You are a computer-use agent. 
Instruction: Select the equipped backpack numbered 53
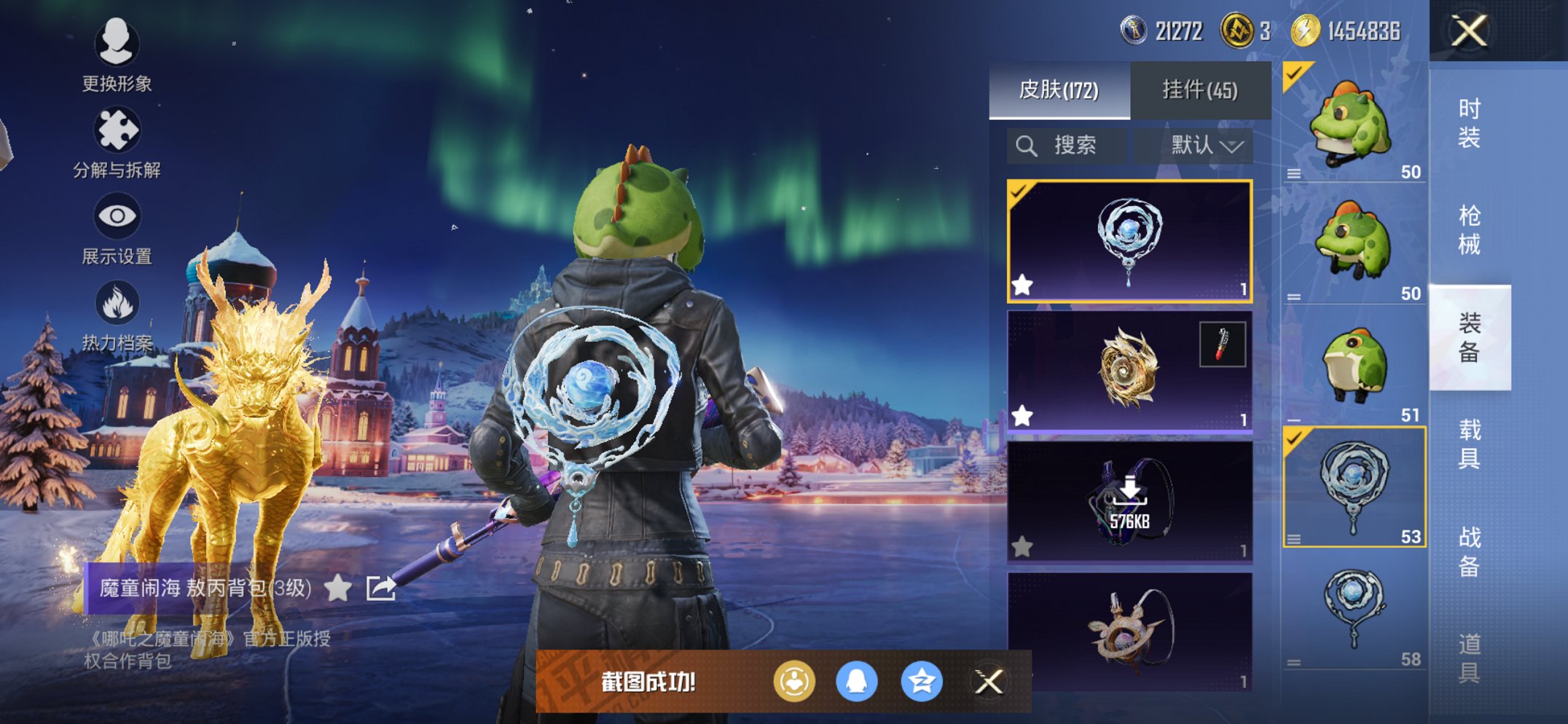coord(1354,487)
